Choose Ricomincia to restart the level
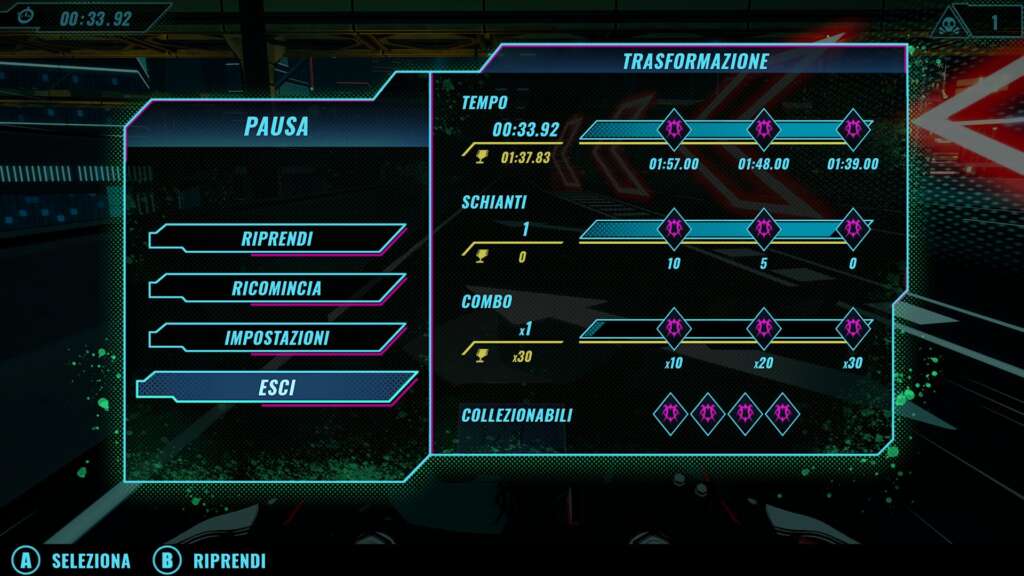This screenshot has width=1024, height=576. click(x=276, y=288)
